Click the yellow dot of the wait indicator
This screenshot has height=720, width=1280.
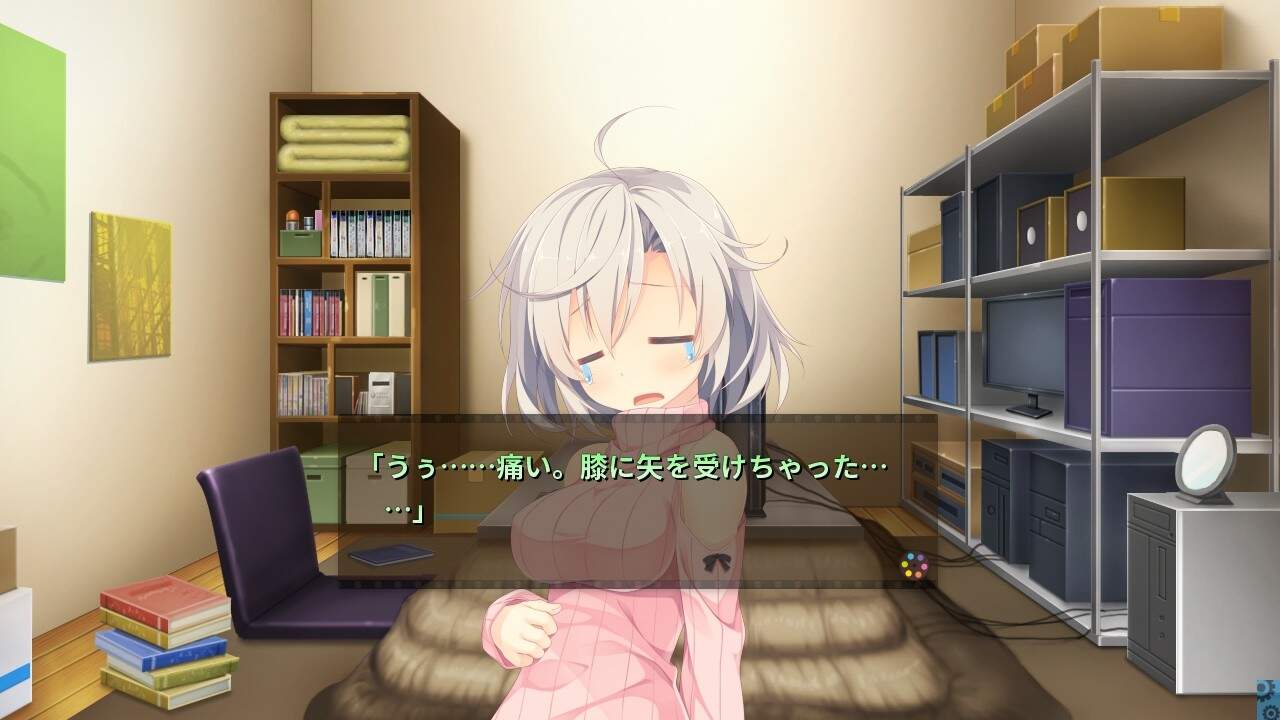pos(908,573)
